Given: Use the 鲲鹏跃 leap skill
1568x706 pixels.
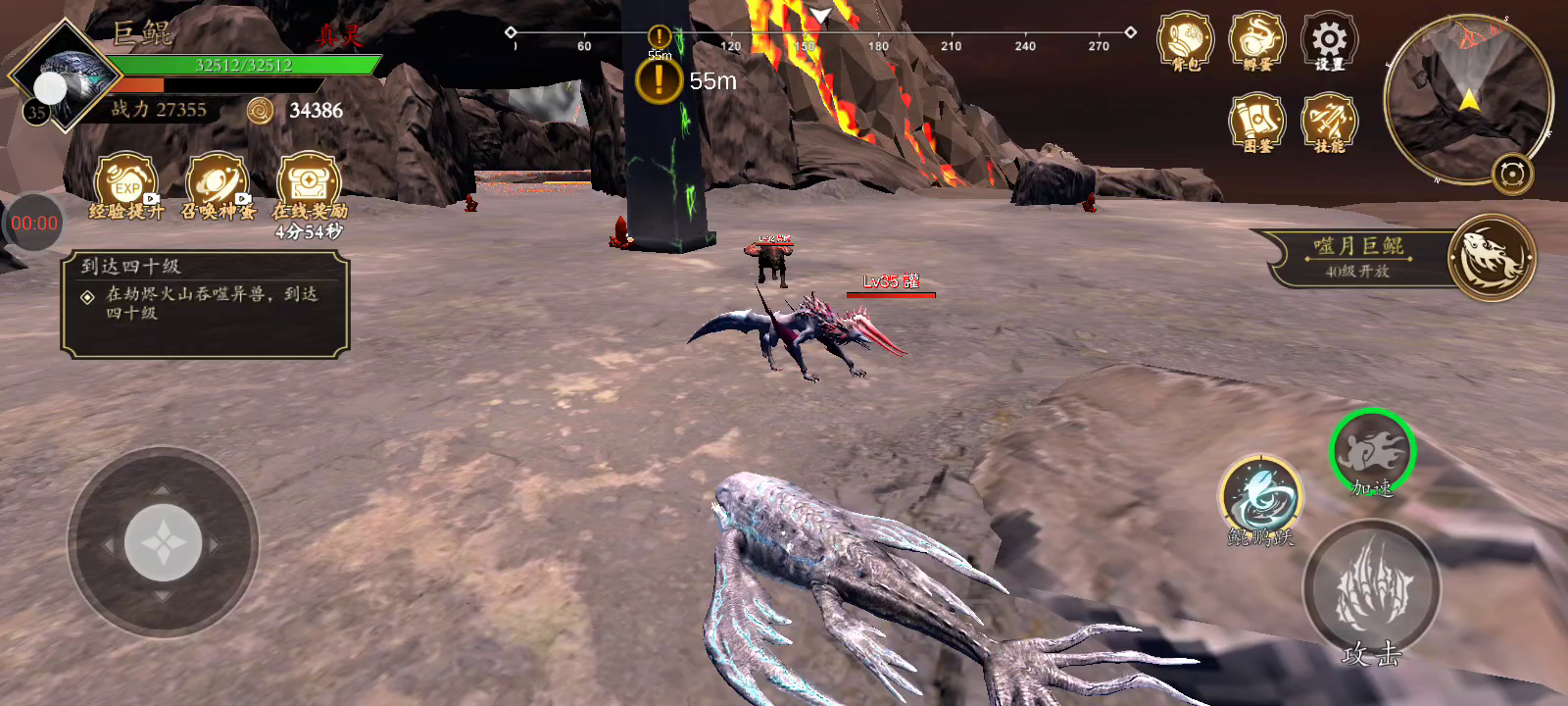Looking at the screenshot, I should pyautogui.click(x=1260, y=497).
